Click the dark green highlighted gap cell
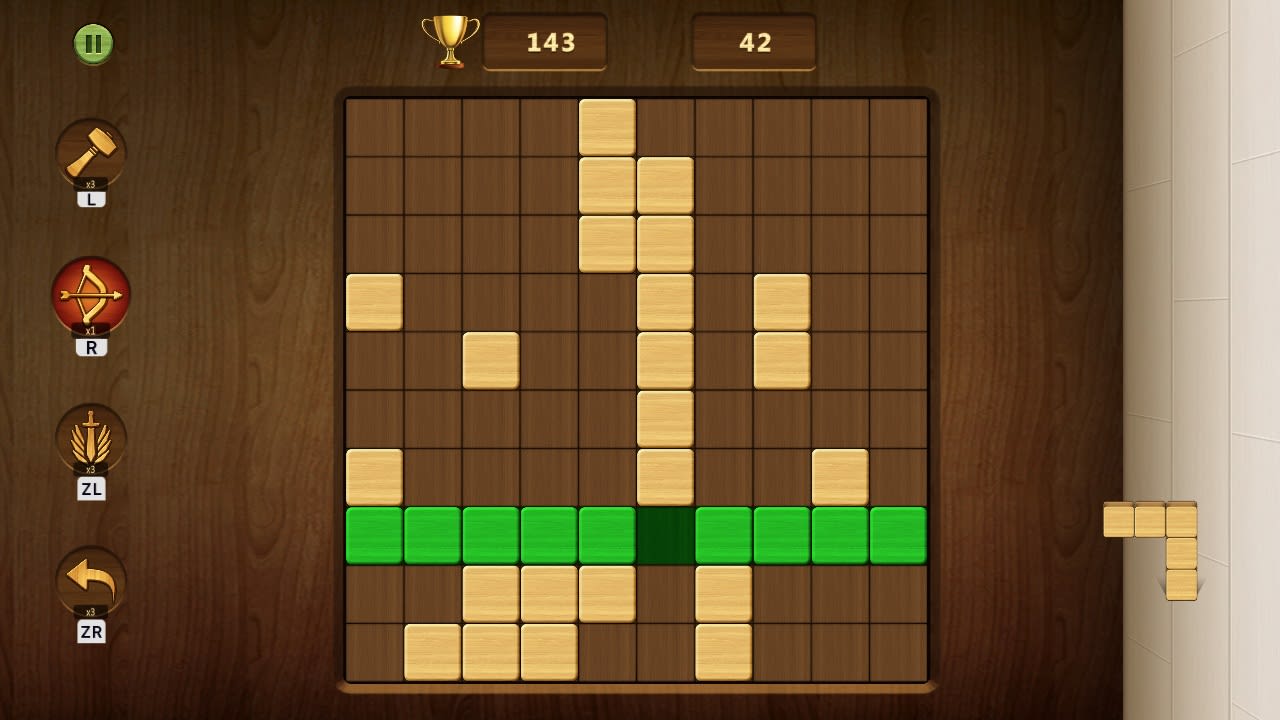The width and height of the screenshot is (1280, 720). coord(664,534)
